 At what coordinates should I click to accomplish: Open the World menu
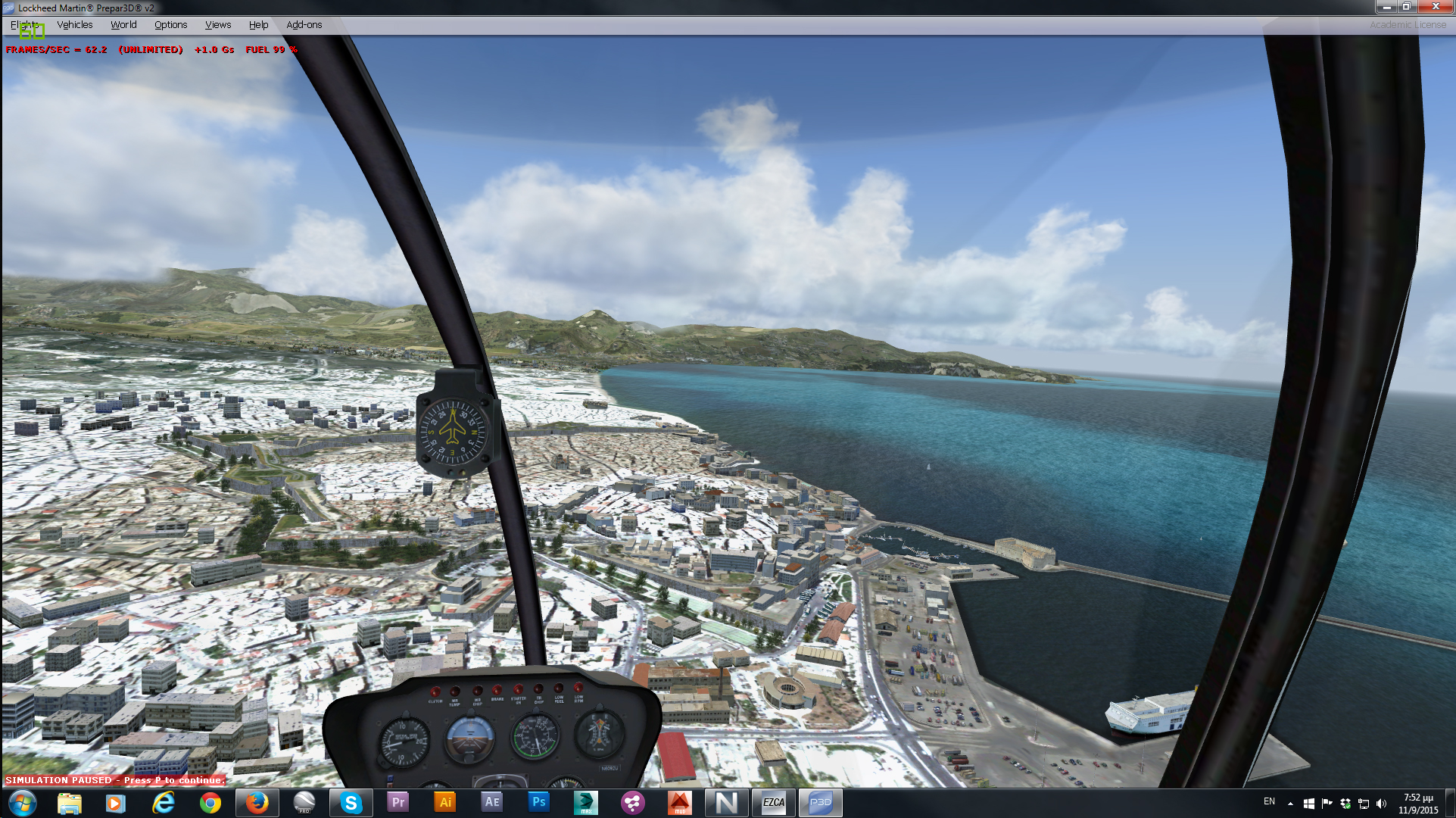(123, 25)
